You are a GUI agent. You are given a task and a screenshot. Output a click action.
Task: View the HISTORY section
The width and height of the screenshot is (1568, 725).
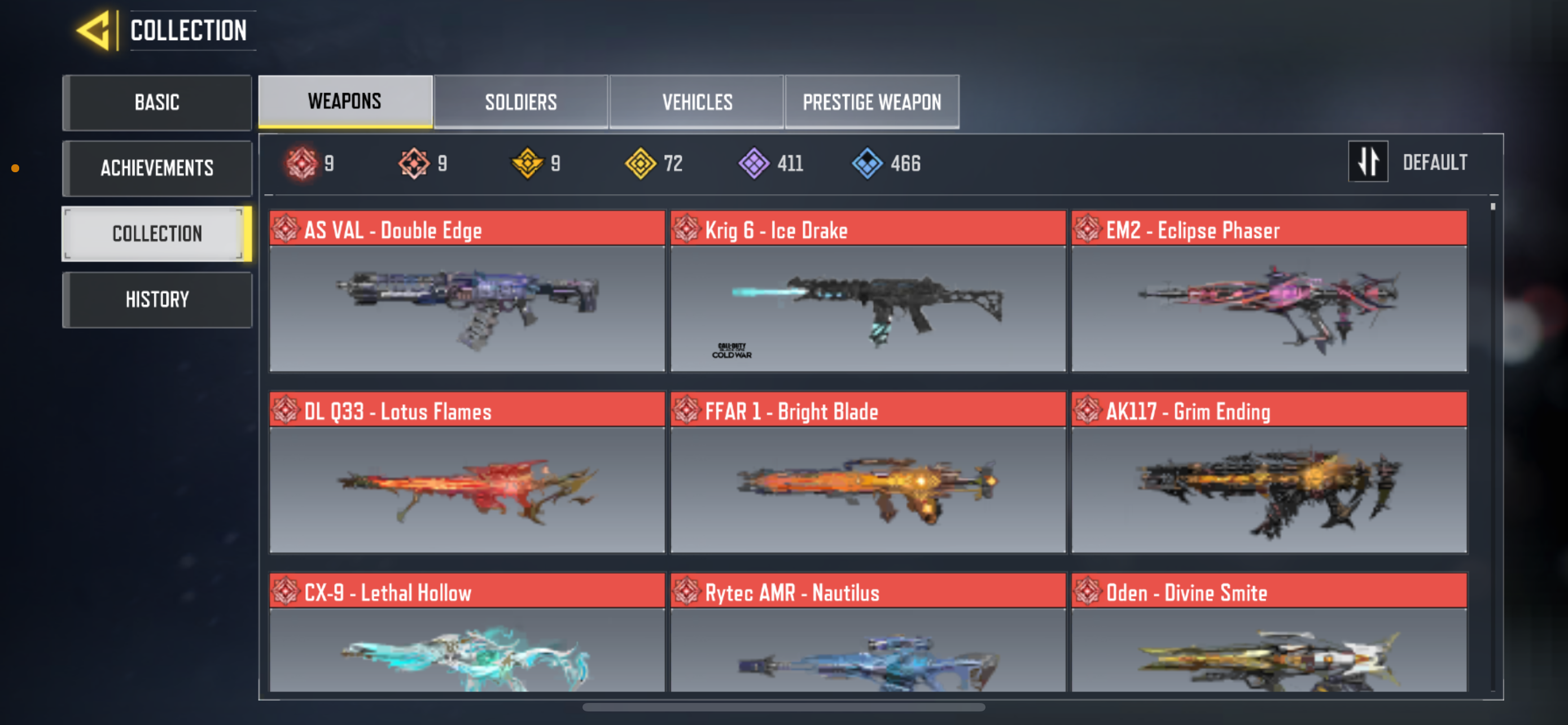(x=157, y=299)
